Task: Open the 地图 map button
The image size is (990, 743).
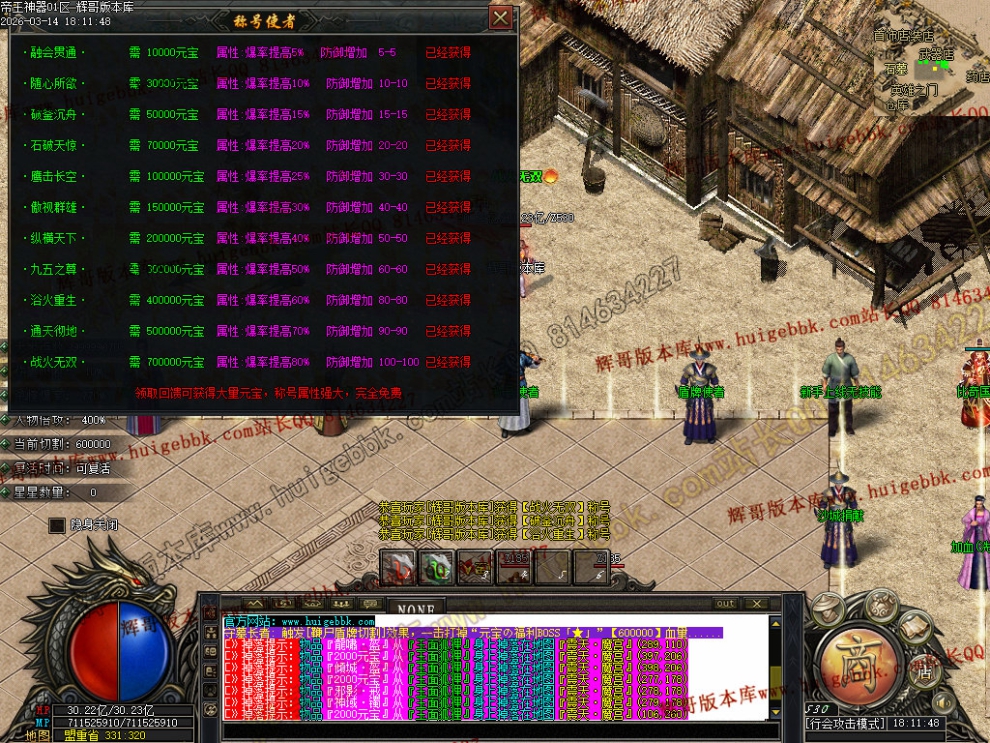Action: coord(38,735)
